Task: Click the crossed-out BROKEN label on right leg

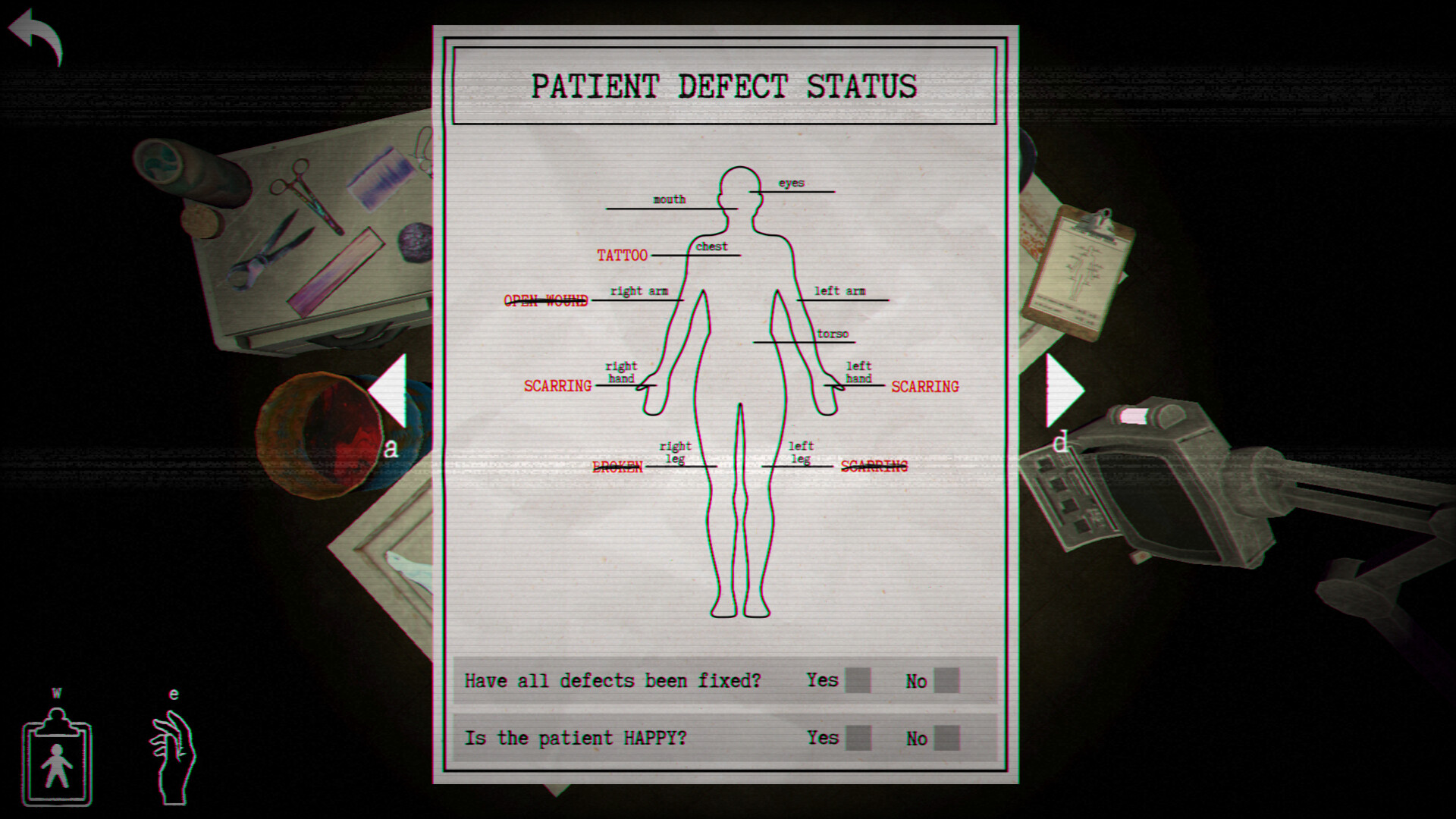Action: (618, 466)
